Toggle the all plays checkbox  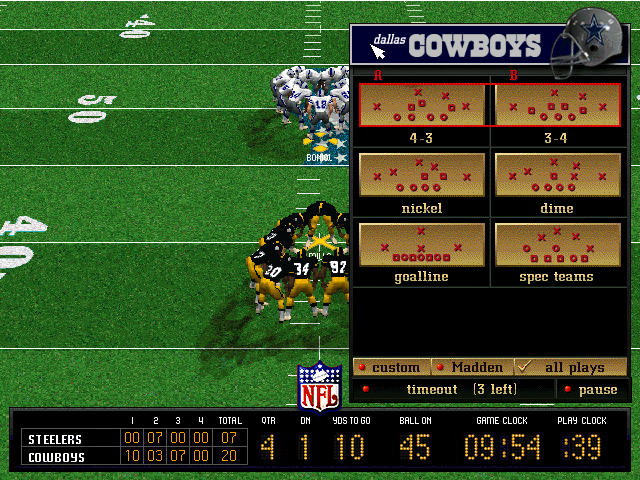point(571,367)
